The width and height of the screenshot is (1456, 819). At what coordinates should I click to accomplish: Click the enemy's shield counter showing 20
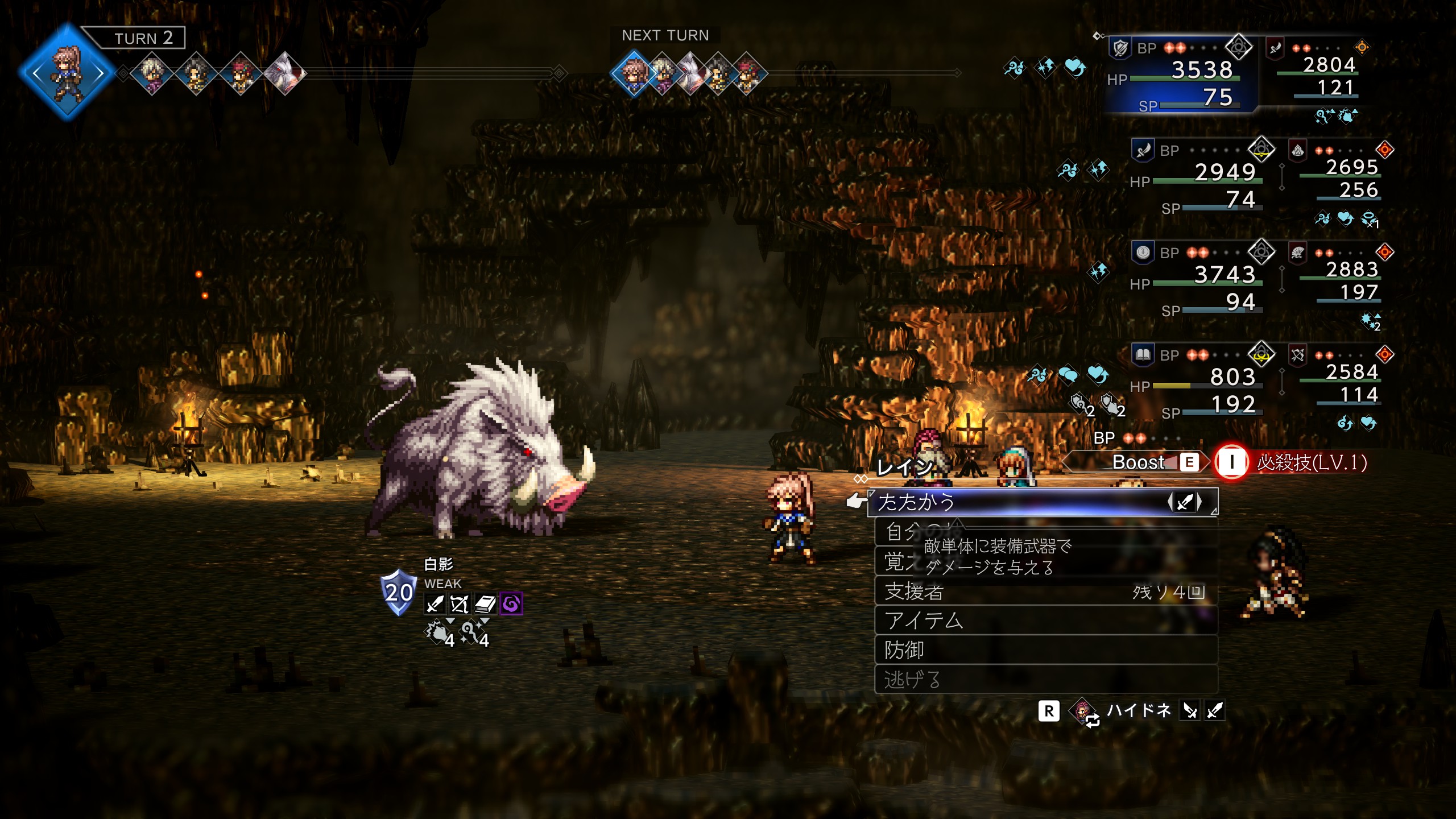point(398,593)
